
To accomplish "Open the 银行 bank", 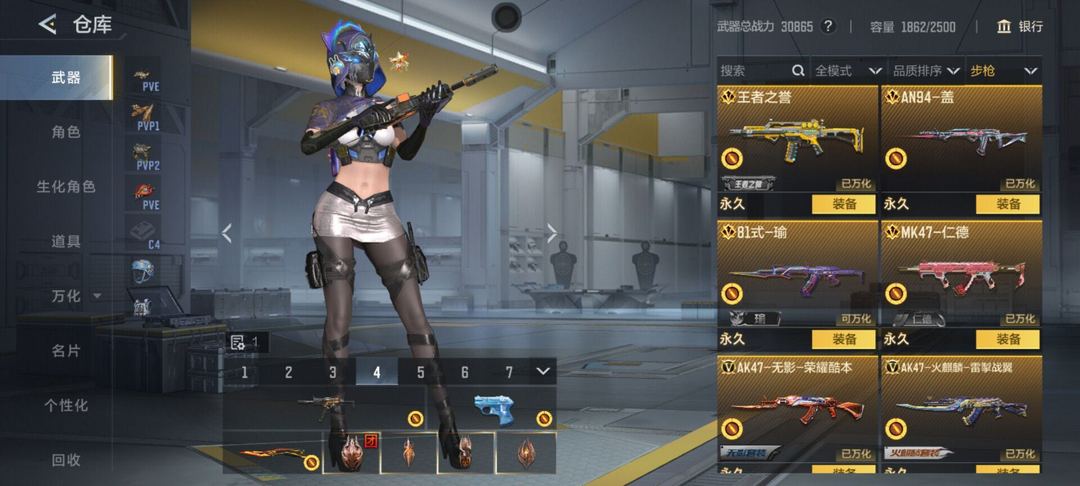I will pyautogui.click(x=1020, y=27).
